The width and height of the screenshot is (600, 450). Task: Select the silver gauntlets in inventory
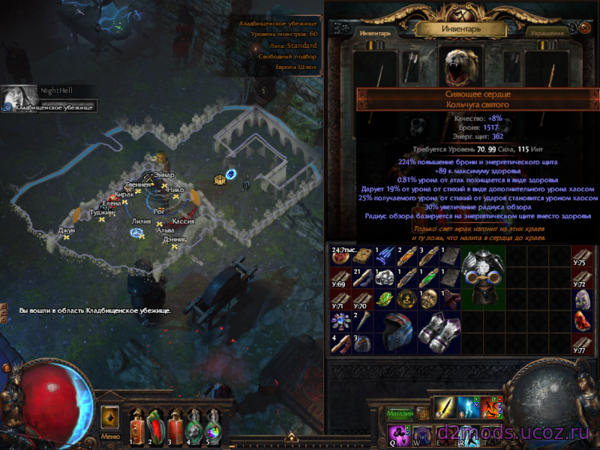point(440,333)
